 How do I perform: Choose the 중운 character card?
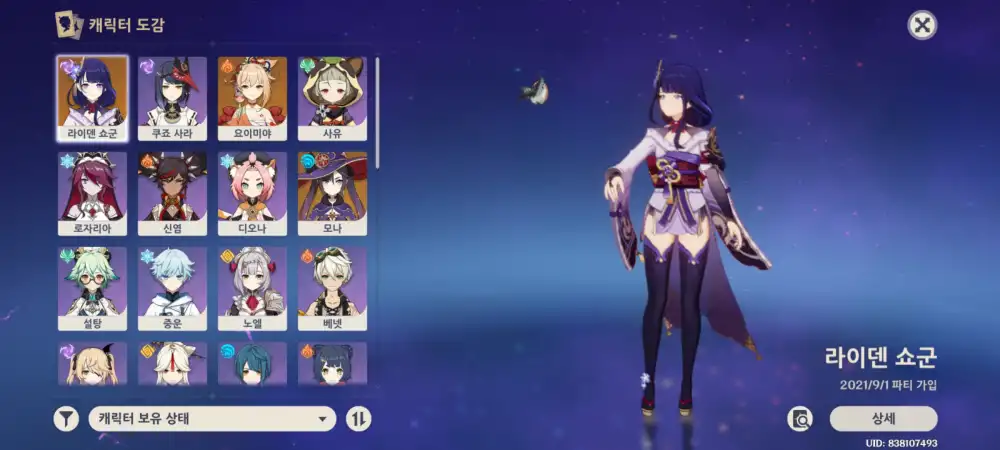point(172,289)
